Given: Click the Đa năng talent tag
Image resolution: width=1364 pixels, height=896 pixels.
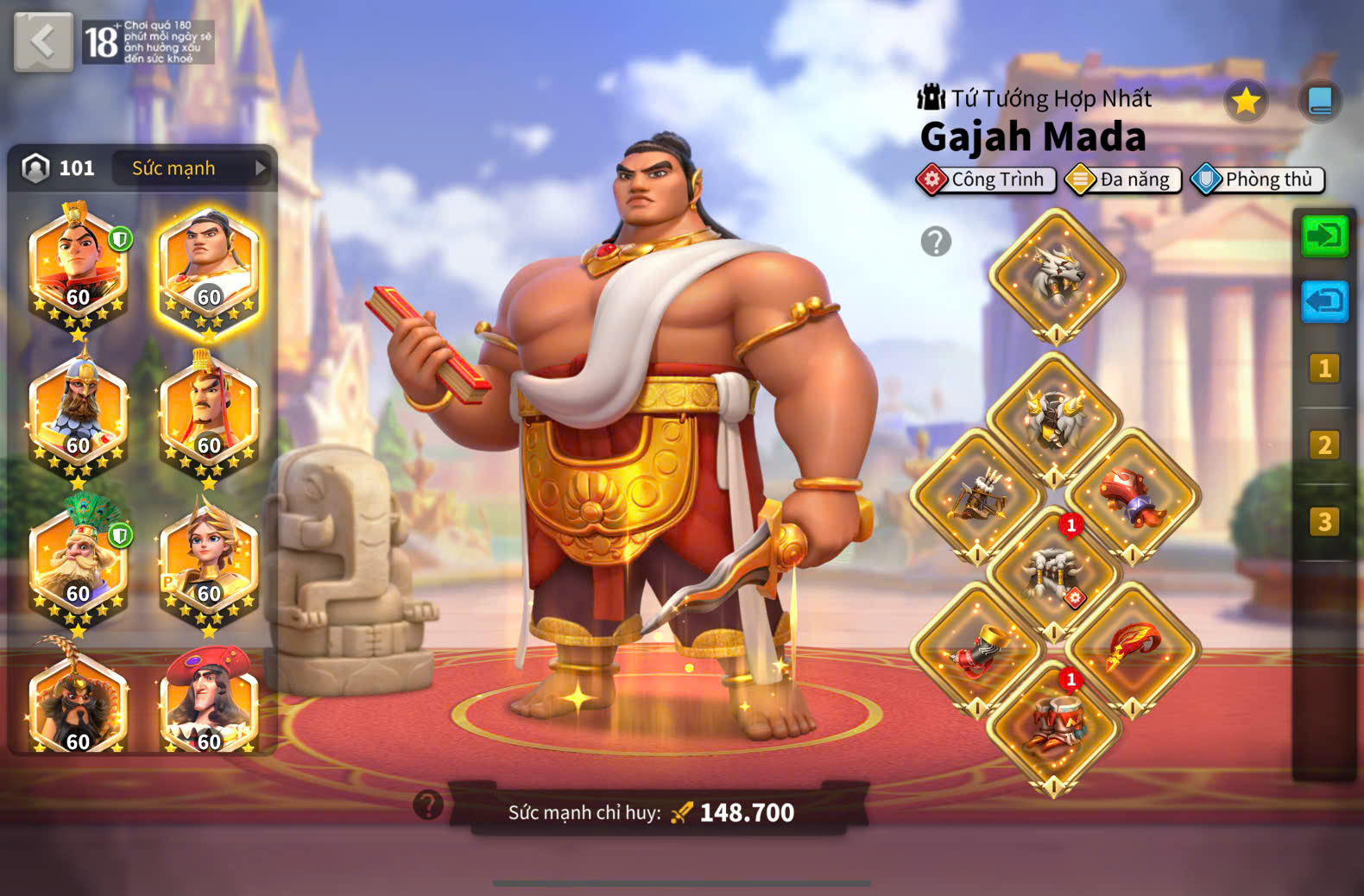Looking at the screenshot, I should (1123, 180).
